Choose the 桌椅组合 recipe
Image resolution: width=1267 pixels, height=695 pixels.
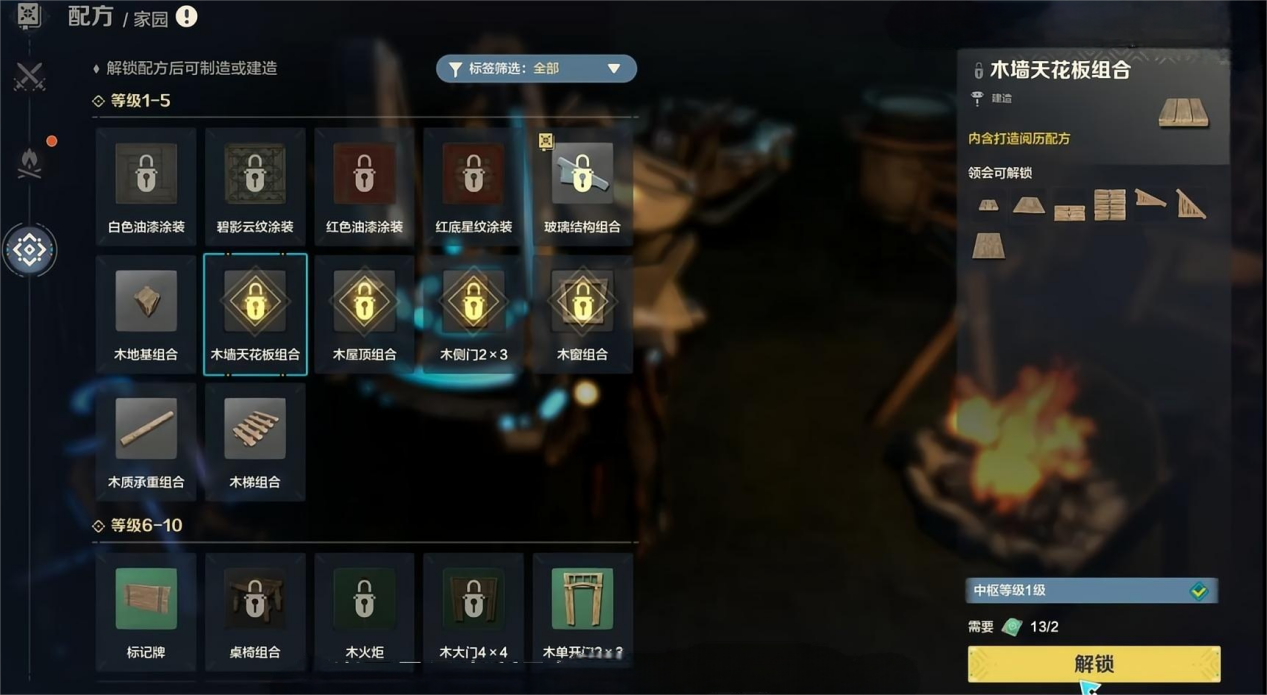(255, 610)
